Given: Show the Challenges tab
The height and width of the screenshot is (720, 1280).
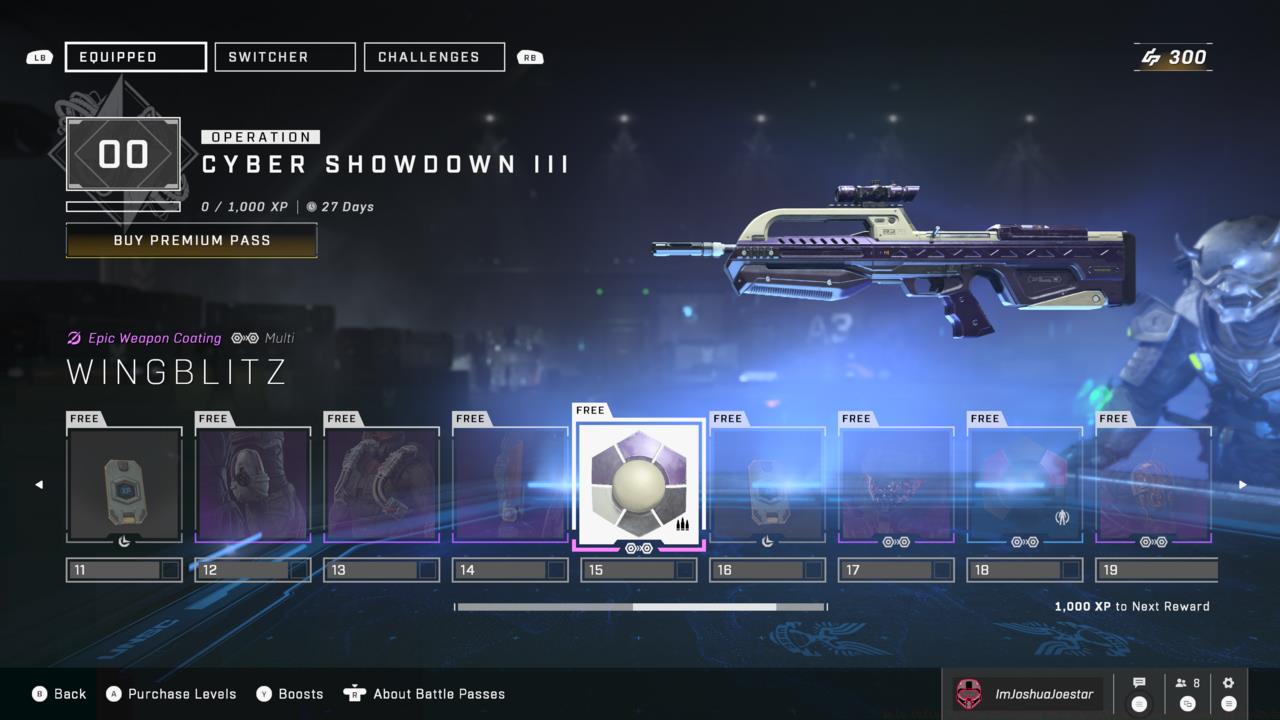Looking at the screenshot, I should 434,57.
